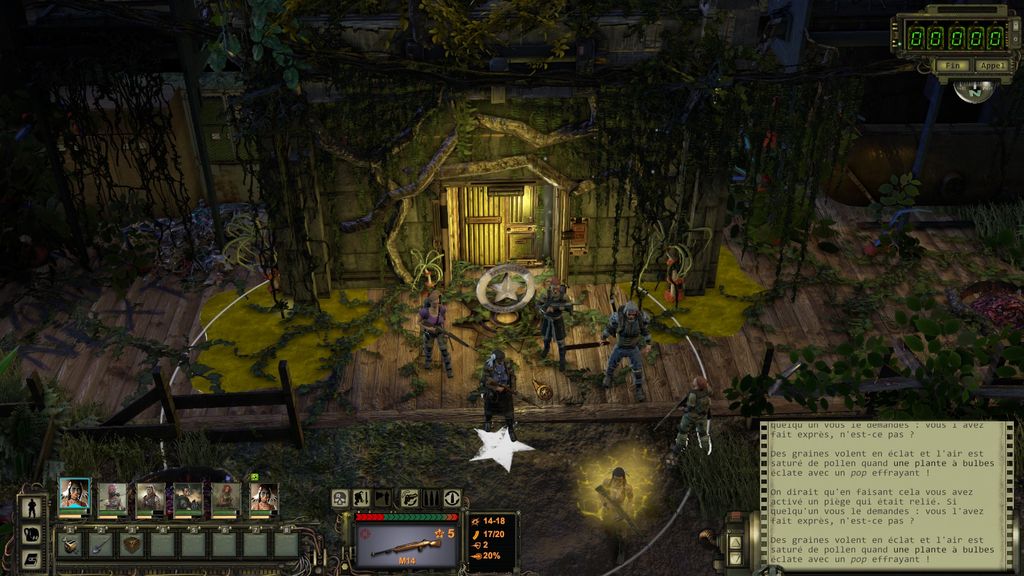Select the first ranger portrait with cyan frame
Image resolution: width=1024 pixels, height=576 pixels.
pos(74,496)
